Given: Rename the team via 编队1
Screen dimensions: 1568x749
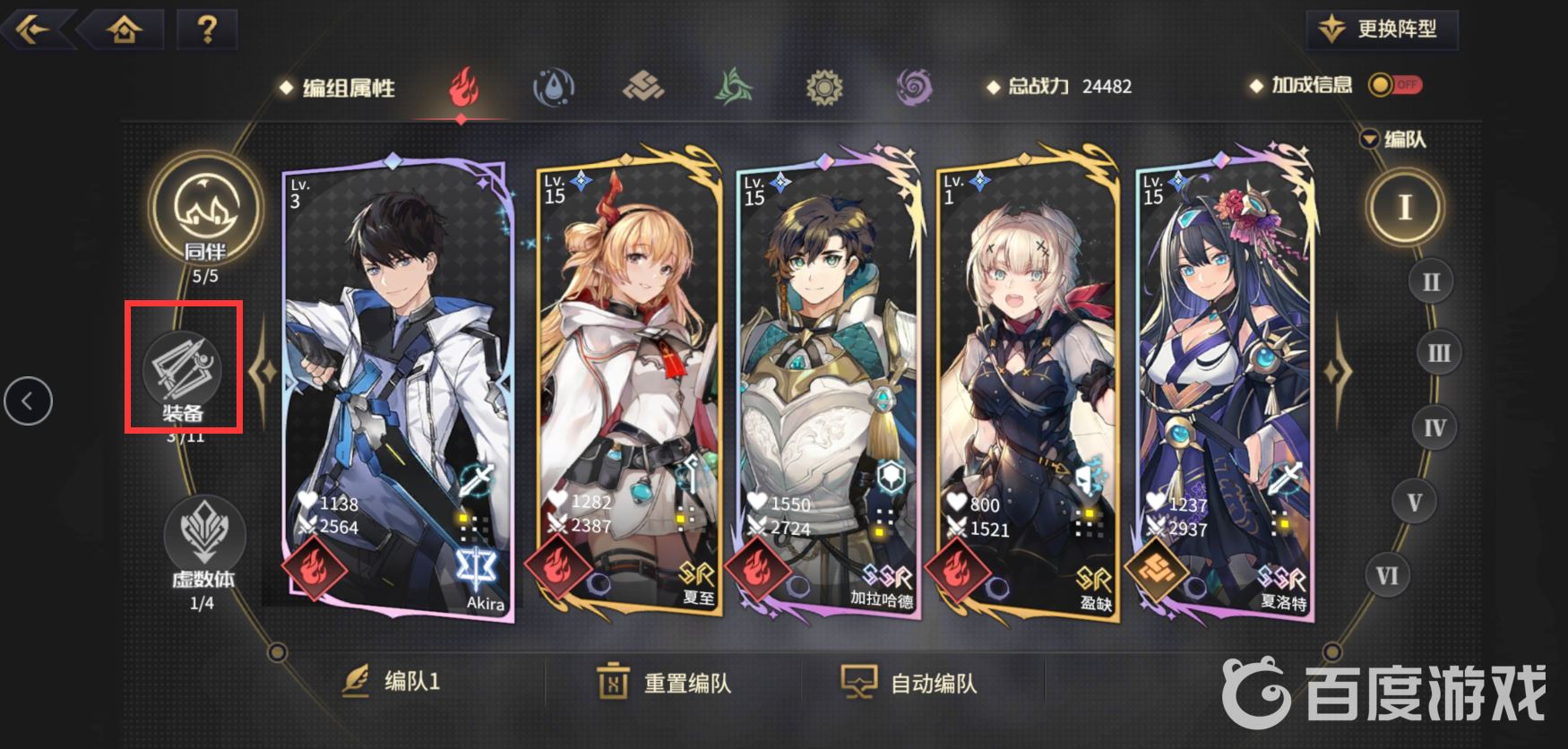Looking at the screenshot, I should (392, 682).
